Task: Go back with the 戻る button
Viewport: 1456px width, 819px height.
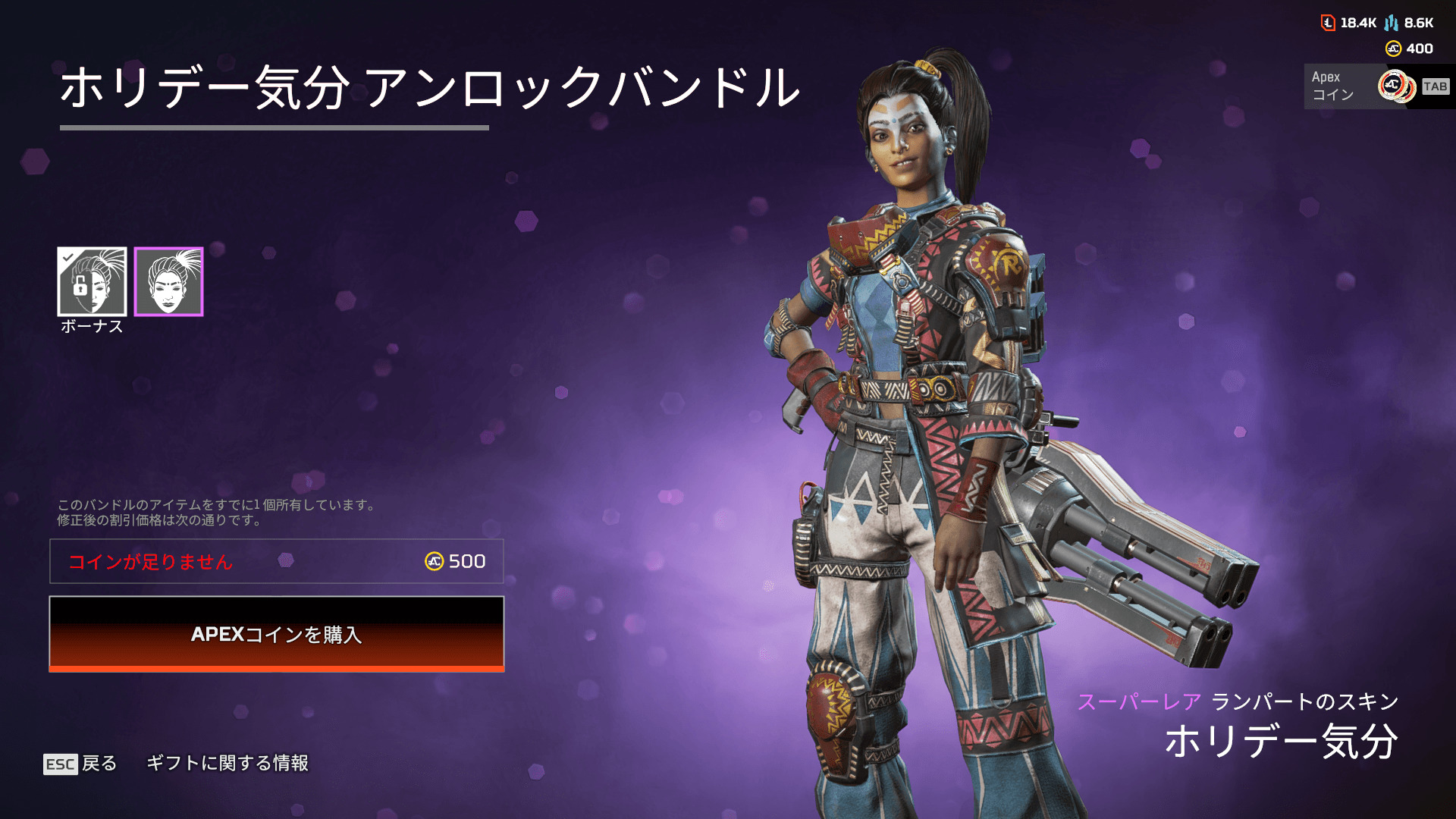Action: [80, 763]
